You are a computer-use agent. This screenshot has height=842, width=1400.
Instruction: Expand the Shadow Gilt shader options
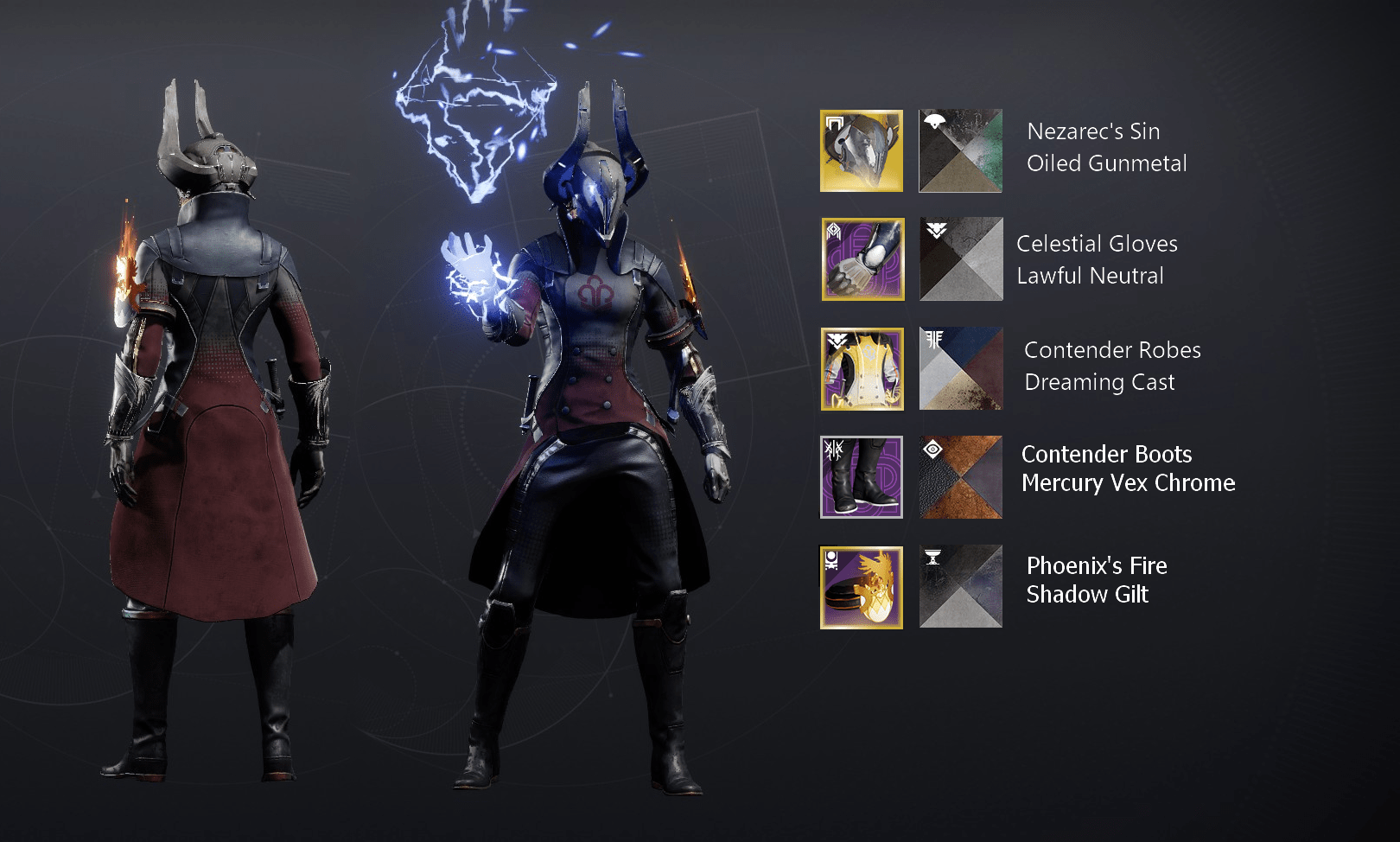click(x=959, y=585)
